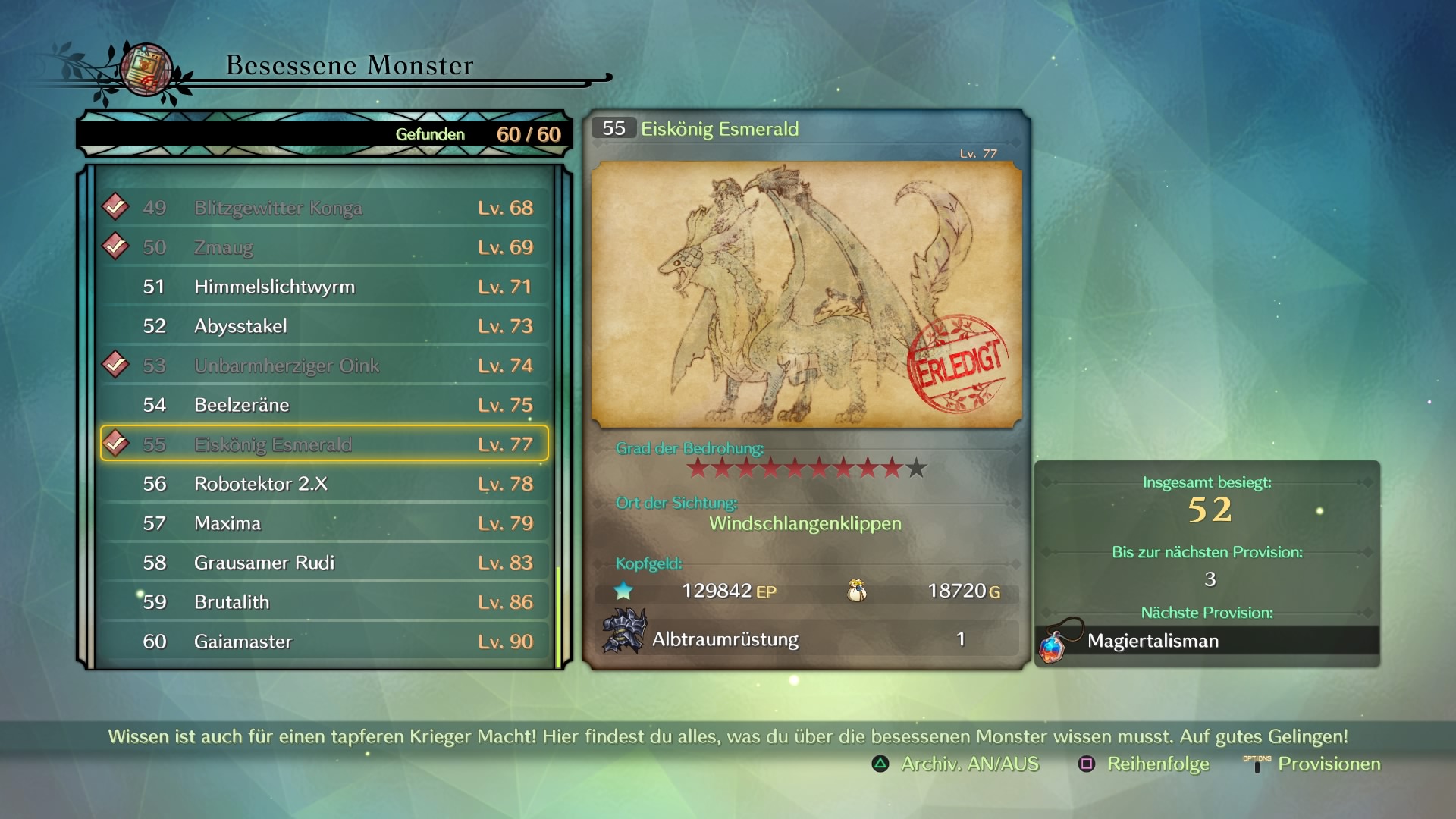Select Himmelslichtwyrm Lv. 71 row

[325, 287]
